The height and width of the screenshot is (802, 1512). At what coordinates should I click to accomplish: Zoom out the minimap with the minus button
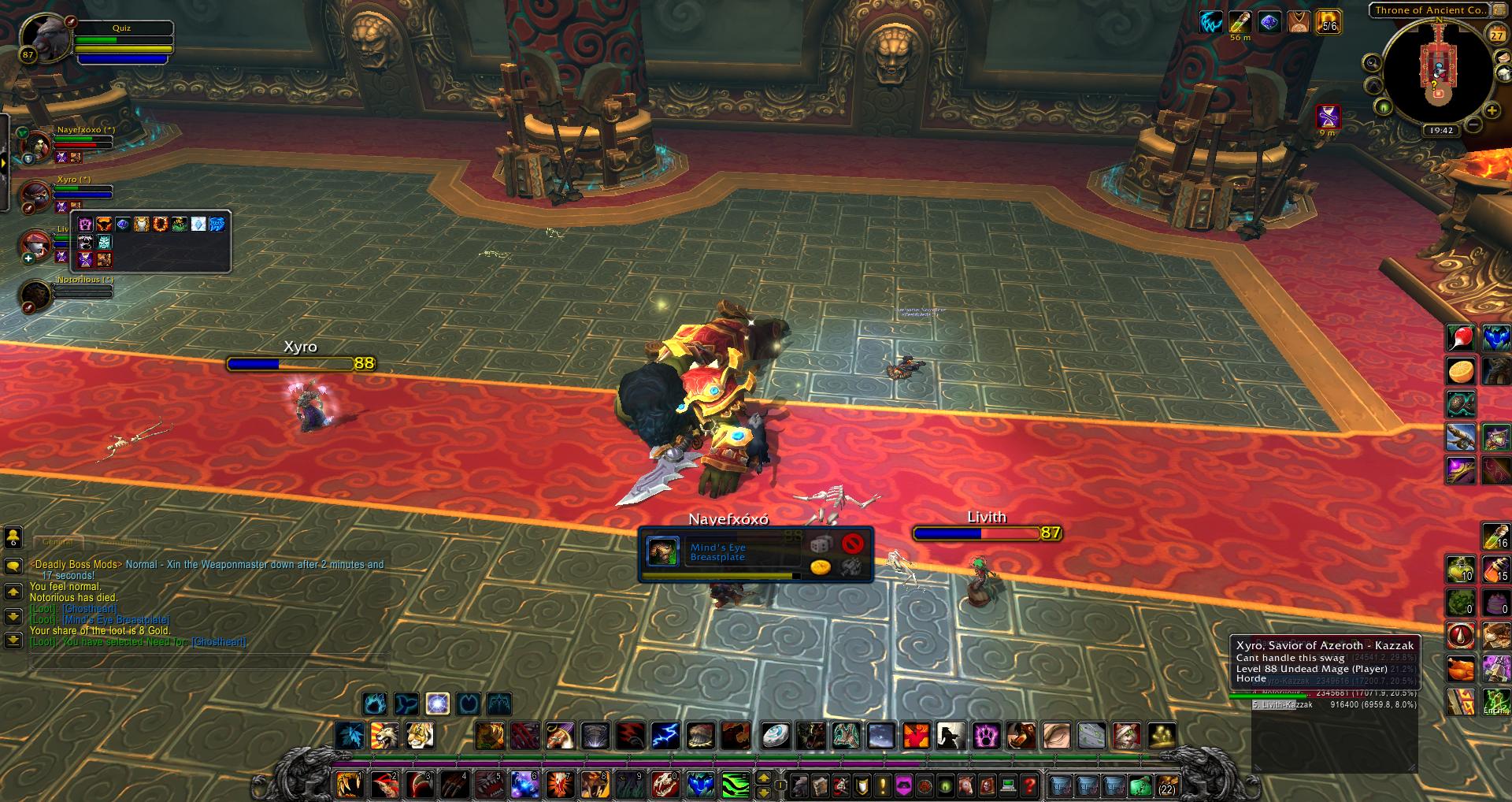(1473, 124)
